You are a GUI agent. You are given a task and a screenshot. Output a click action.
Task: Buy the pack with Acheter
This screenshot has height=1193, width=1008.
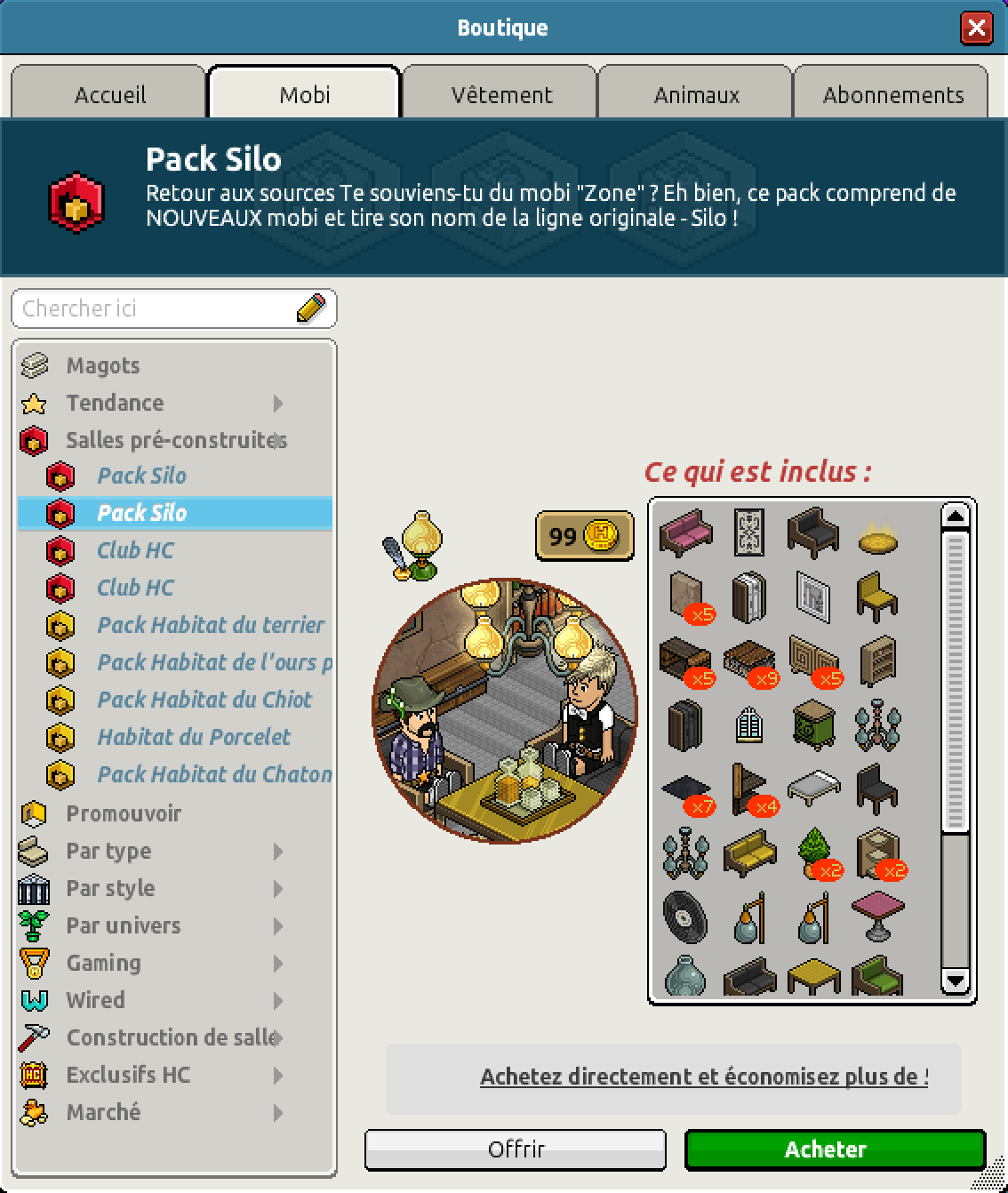coord(835,1149)
